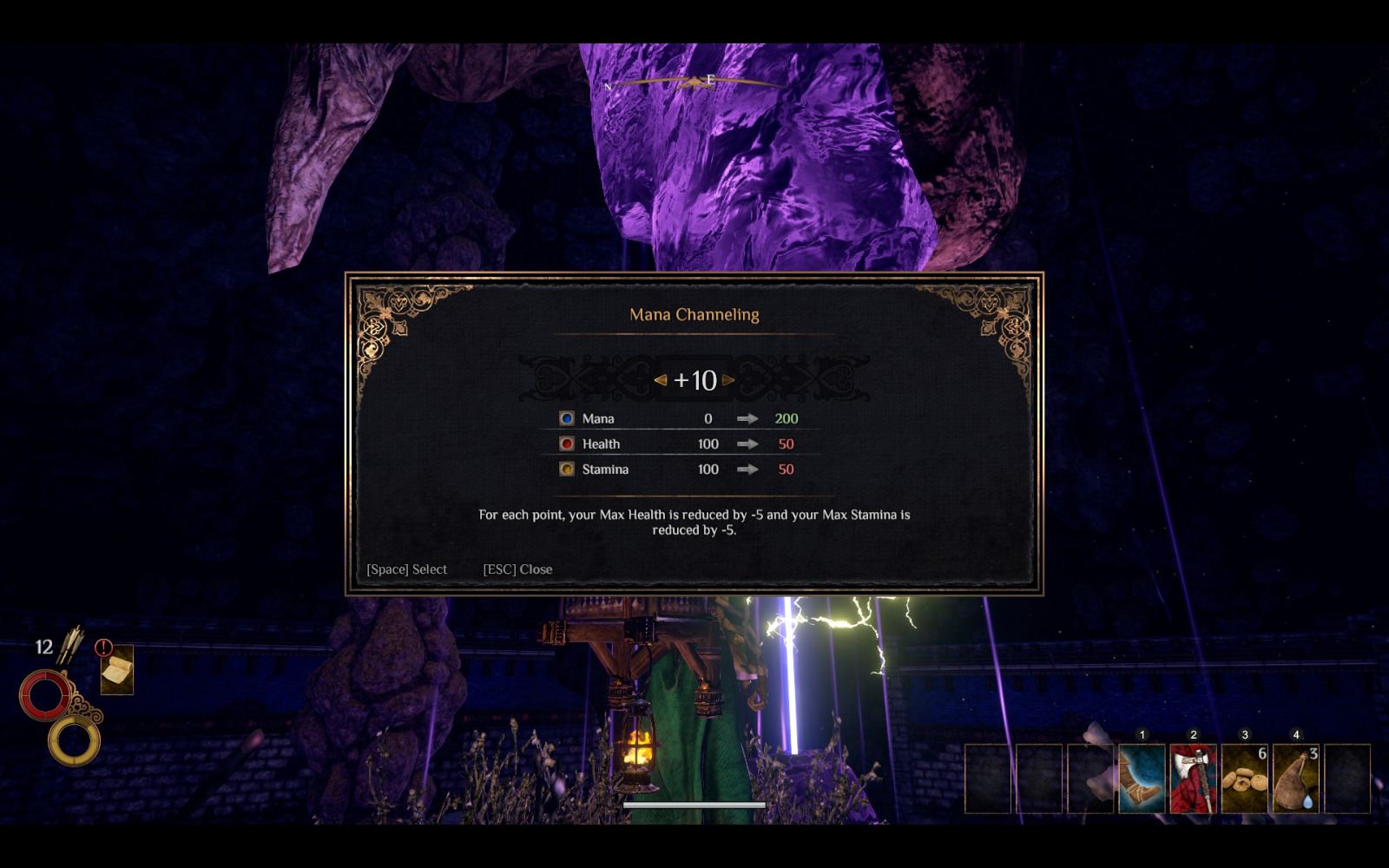Open the scroll notification with the alert mark
This screenshot has width=1389, height=868.
(x=116, y=670)
